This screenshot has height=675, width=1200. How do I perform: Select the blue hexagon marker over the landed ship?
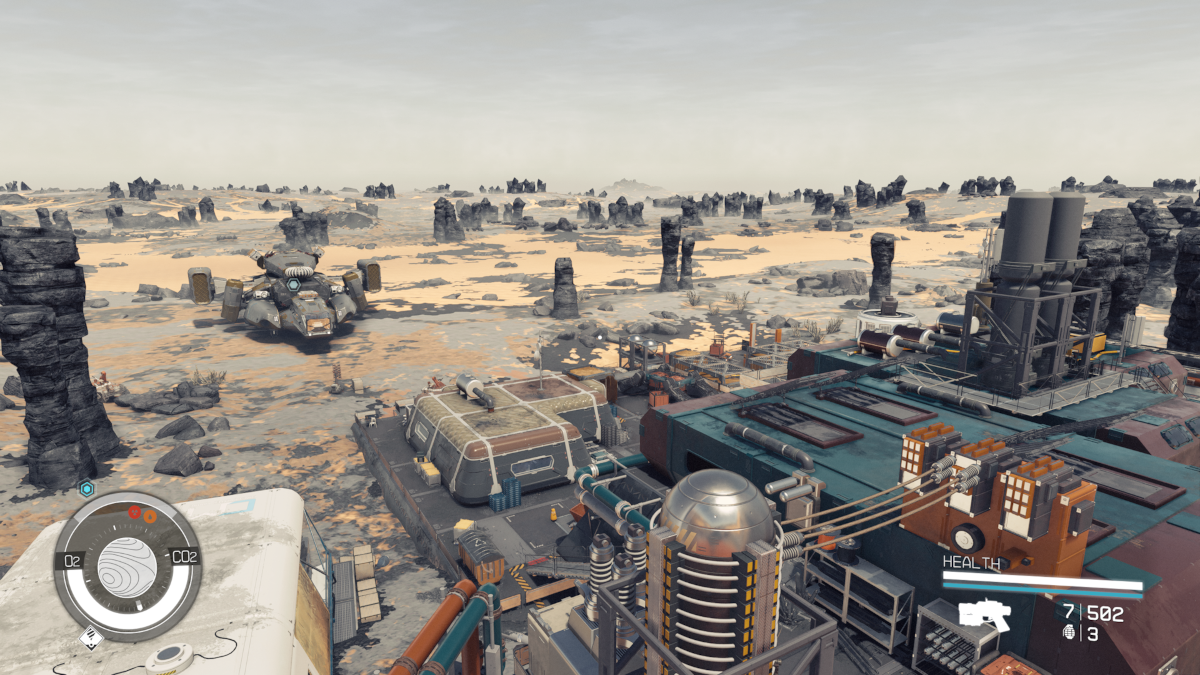point(293,284)
